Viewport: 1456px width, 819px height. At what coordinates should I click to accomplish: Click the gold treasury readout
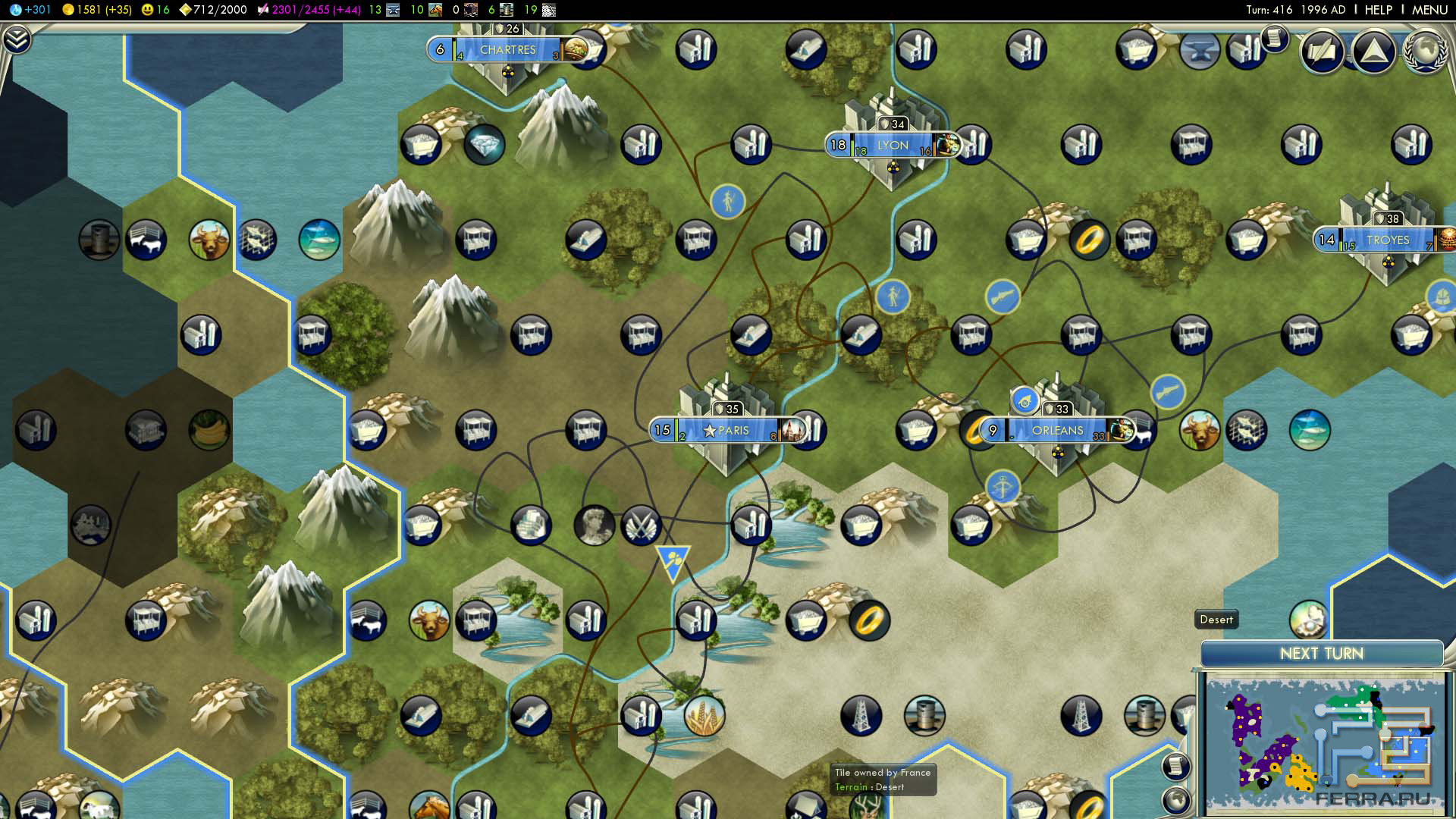coord(97,10)
